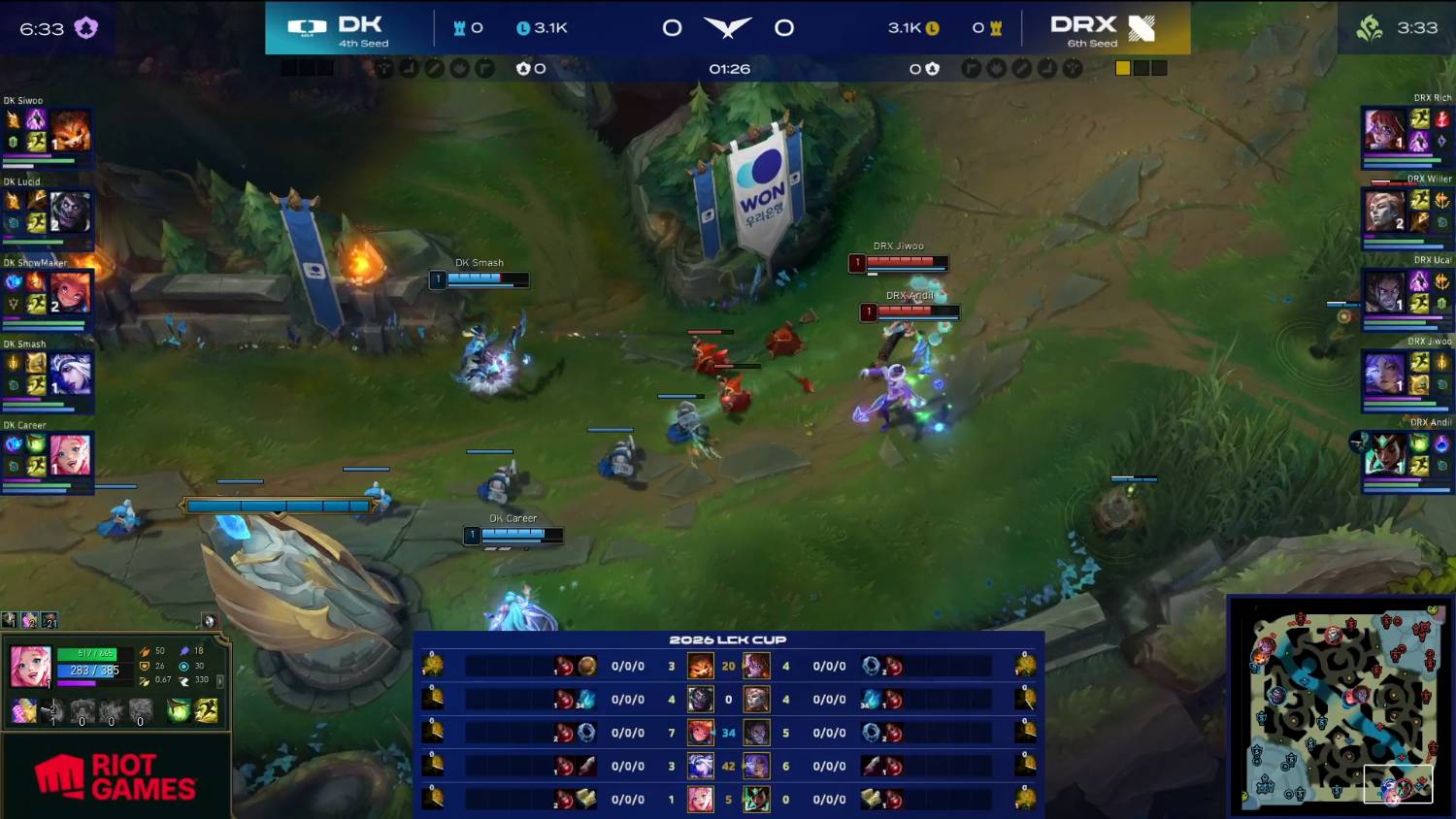Click the green summoner spell icon
Image resolution: width=1456 pixels, height=819 pixels.
click(179, 711)
